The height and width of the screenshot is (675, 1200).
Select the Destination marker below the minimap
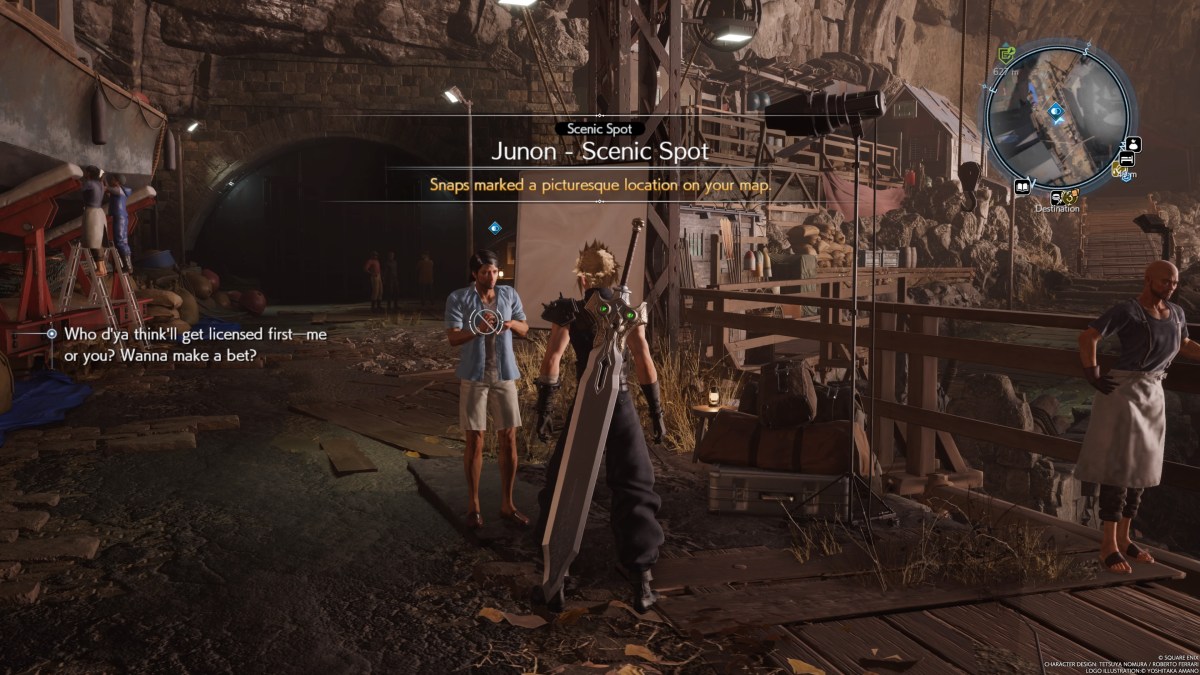(1059, 196)
